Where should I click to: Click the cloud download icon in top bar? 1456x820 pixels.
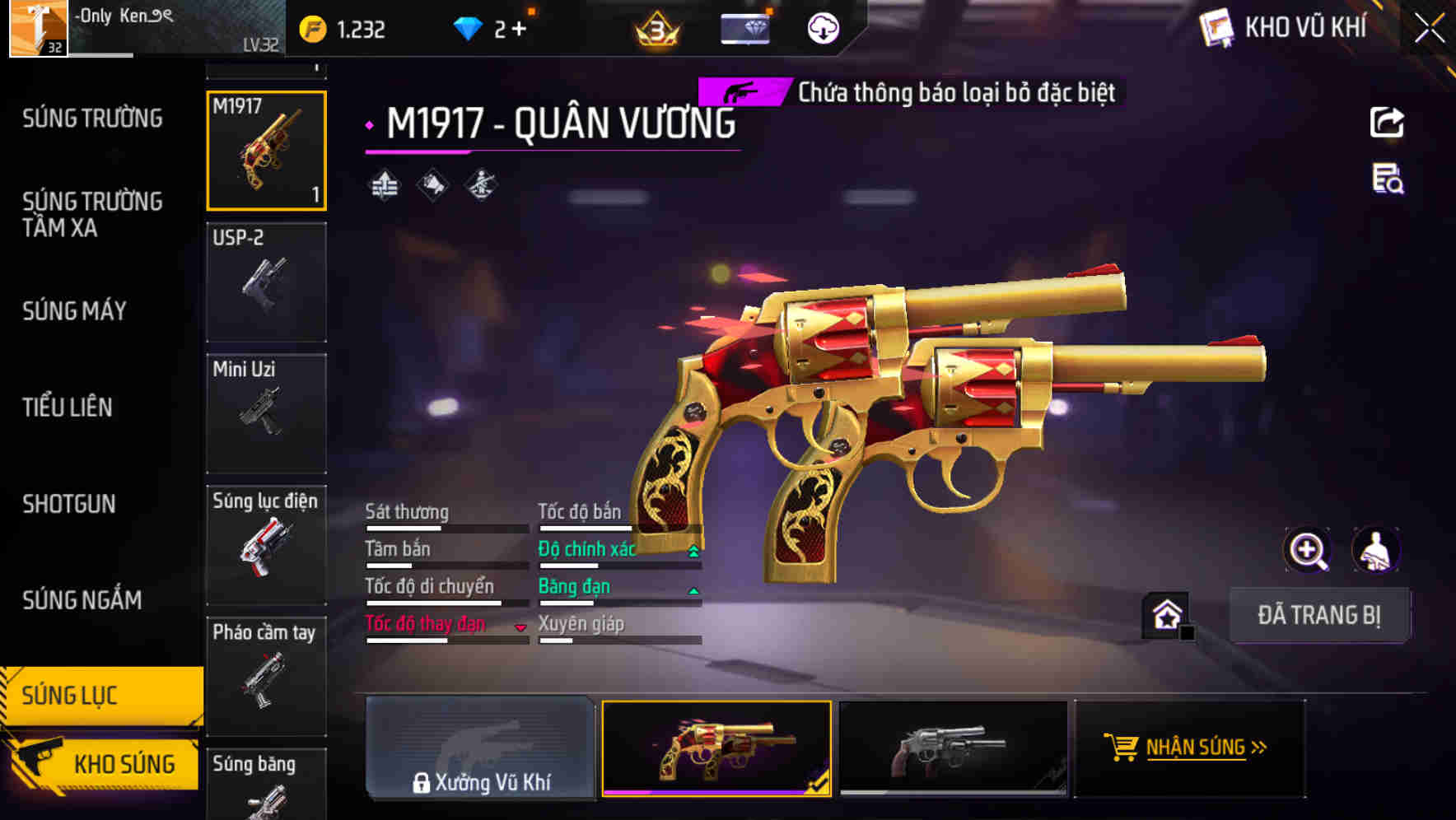click(x=823, y=27)
